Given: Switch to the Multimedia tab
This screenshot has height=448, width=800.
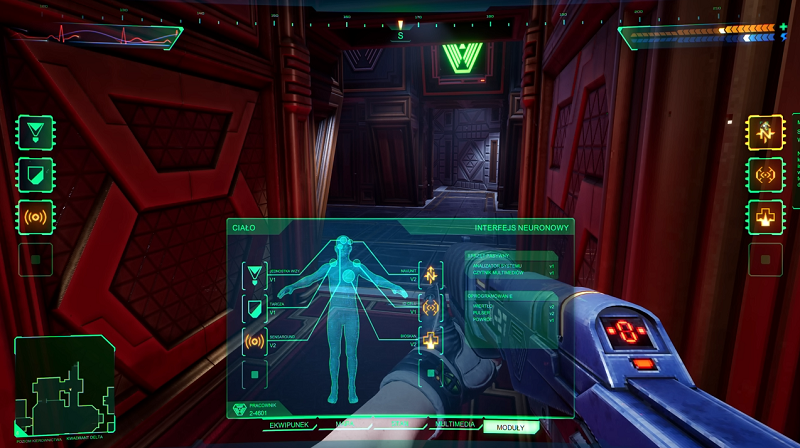Looking at the screenshot, I should click(454, 425).
